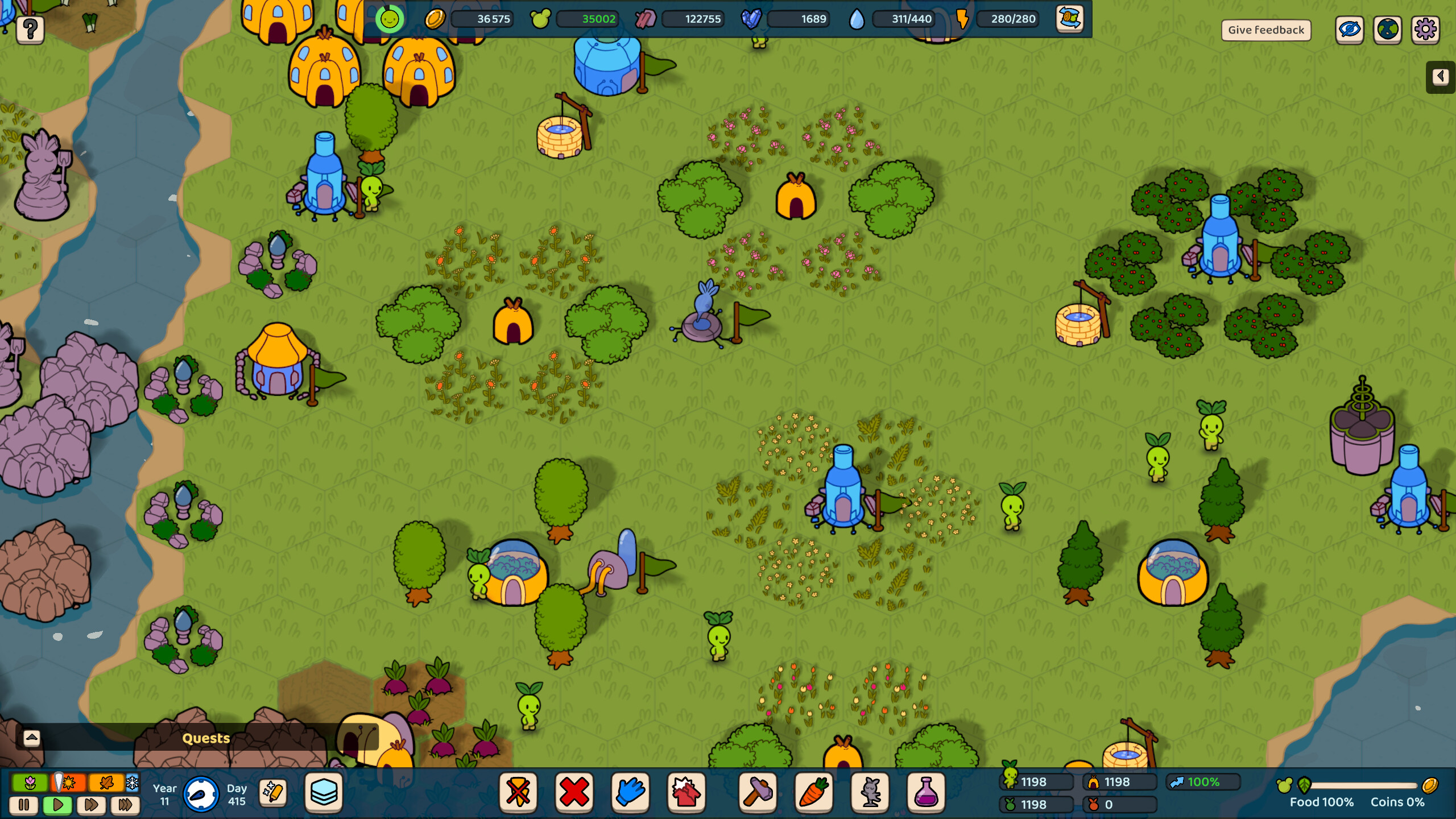The height and width of the screenshot is (819, 1456).
Task: Open the help question mark
Action: click(x=31, y=30)
